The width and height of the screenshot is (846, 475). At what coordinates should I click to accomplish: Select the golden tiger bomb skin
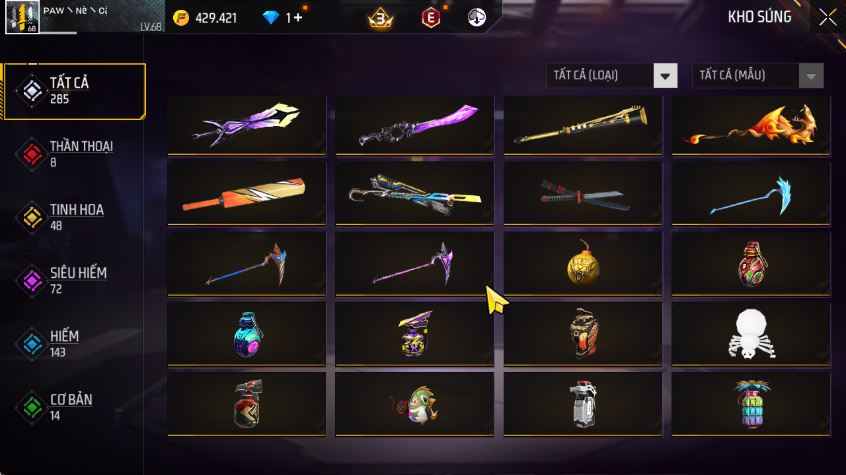[x=582, y=264]
